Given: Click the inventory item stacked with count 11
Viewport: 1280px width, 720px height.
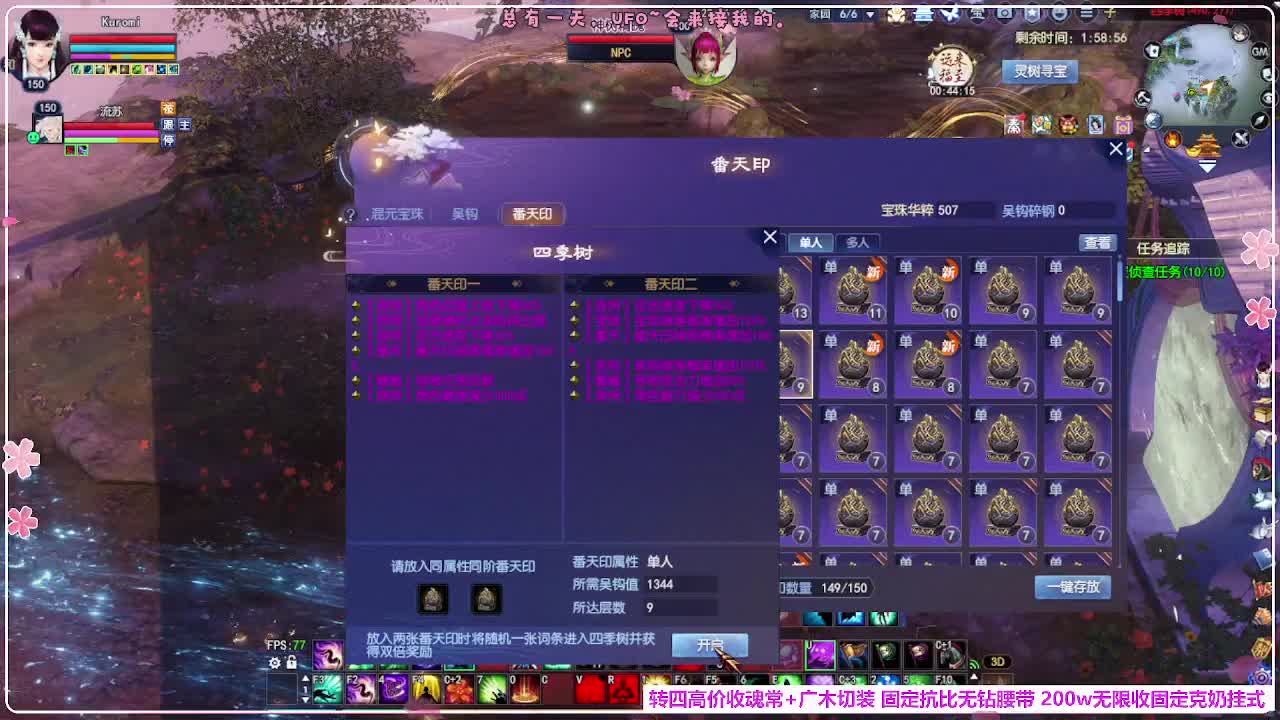Looking at the screenshot, I should pyautogui.click(x=853, y=290).
